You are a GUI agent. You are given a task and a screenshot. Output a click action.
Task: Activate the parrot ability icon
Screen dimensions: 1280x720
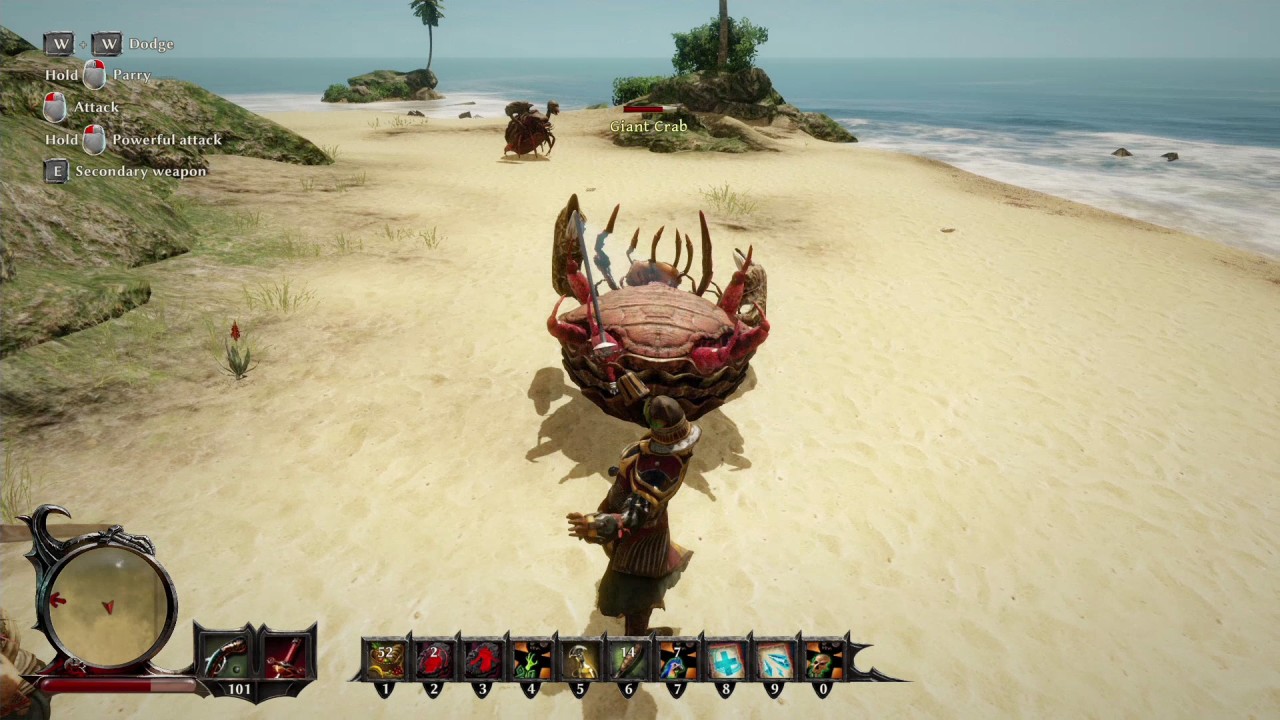coord(678,660)
